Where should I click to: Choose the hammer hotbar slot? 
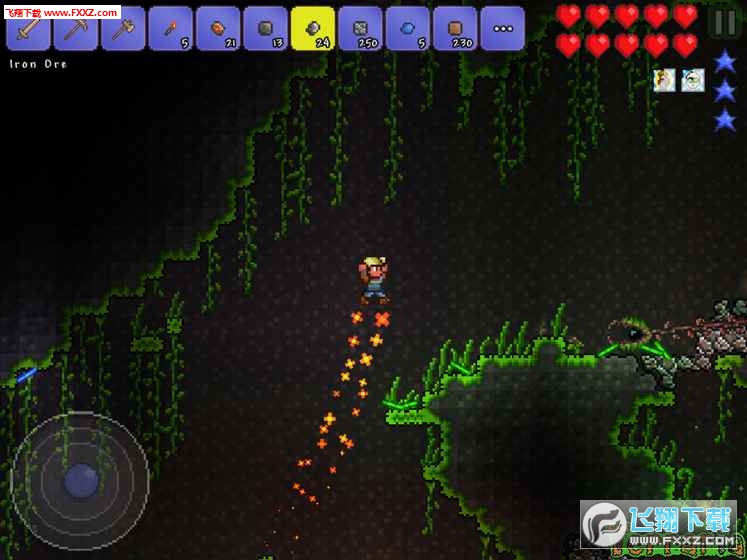click(x=123, y=28)
